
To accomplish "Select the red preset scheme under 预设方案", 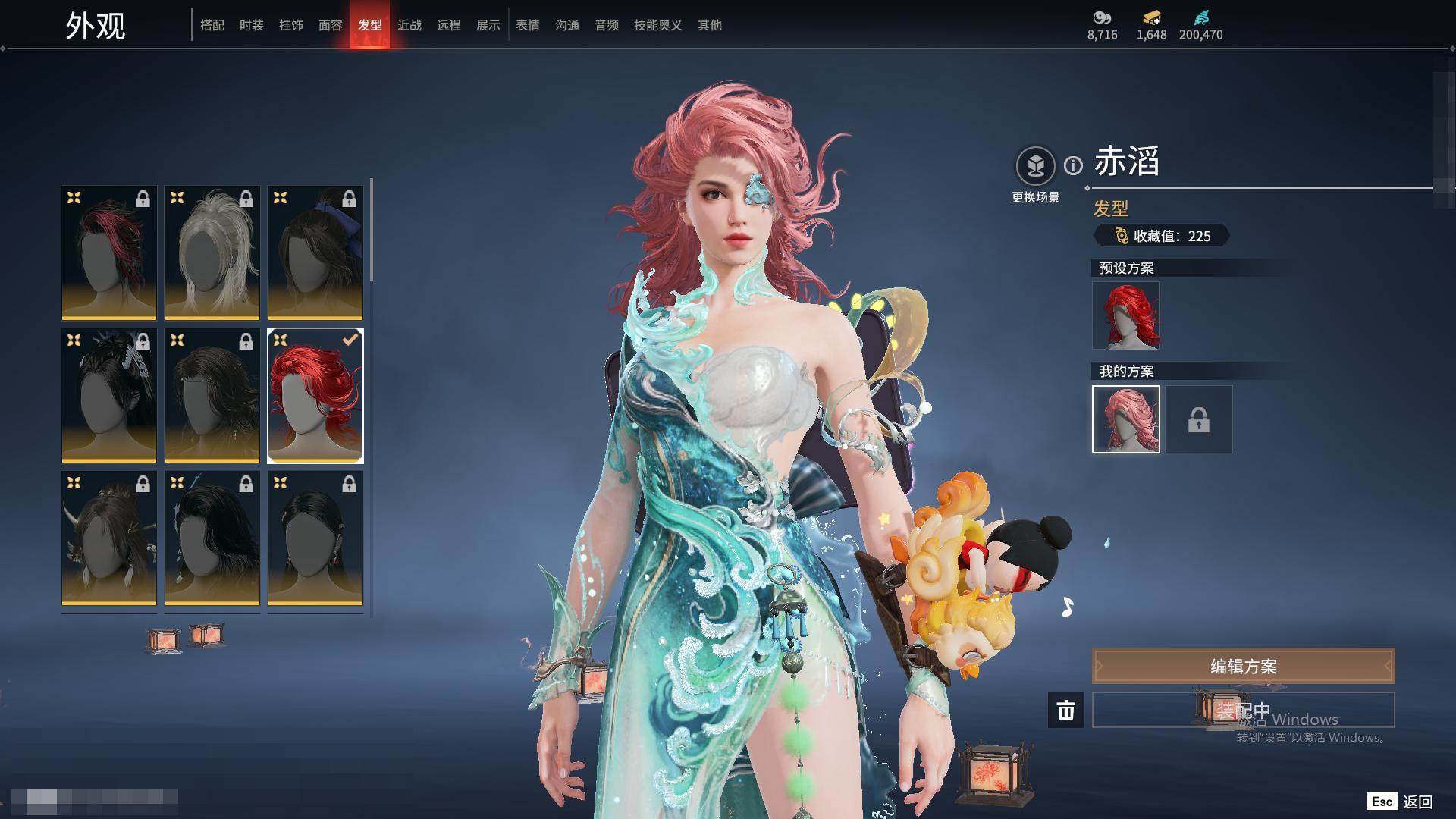I will coord(1126,315).
